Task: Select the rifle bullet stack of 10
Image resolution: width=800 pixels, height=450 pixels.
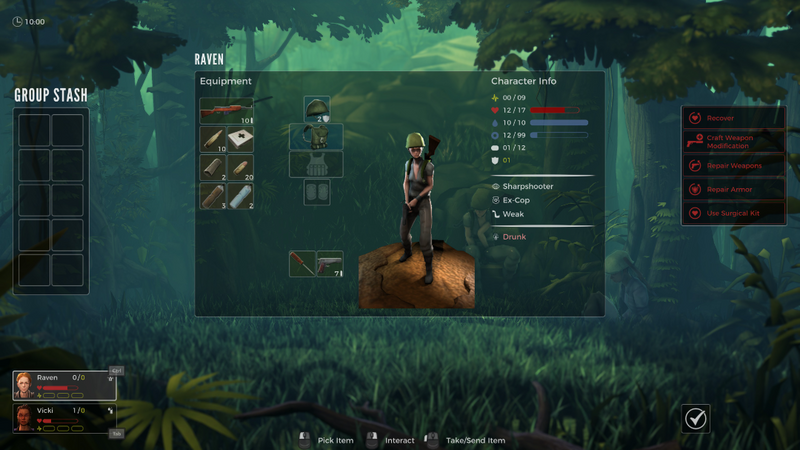Action: pos(213,139)
